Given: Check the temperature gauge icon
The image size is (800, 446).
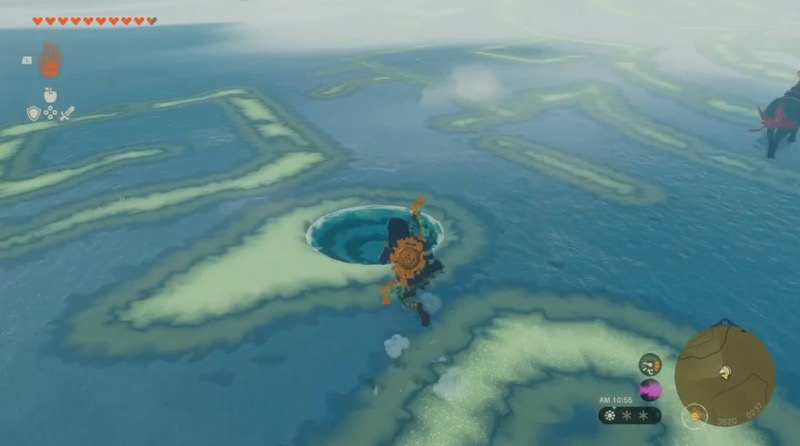Looking at the screenshot, I should point(650,364).
